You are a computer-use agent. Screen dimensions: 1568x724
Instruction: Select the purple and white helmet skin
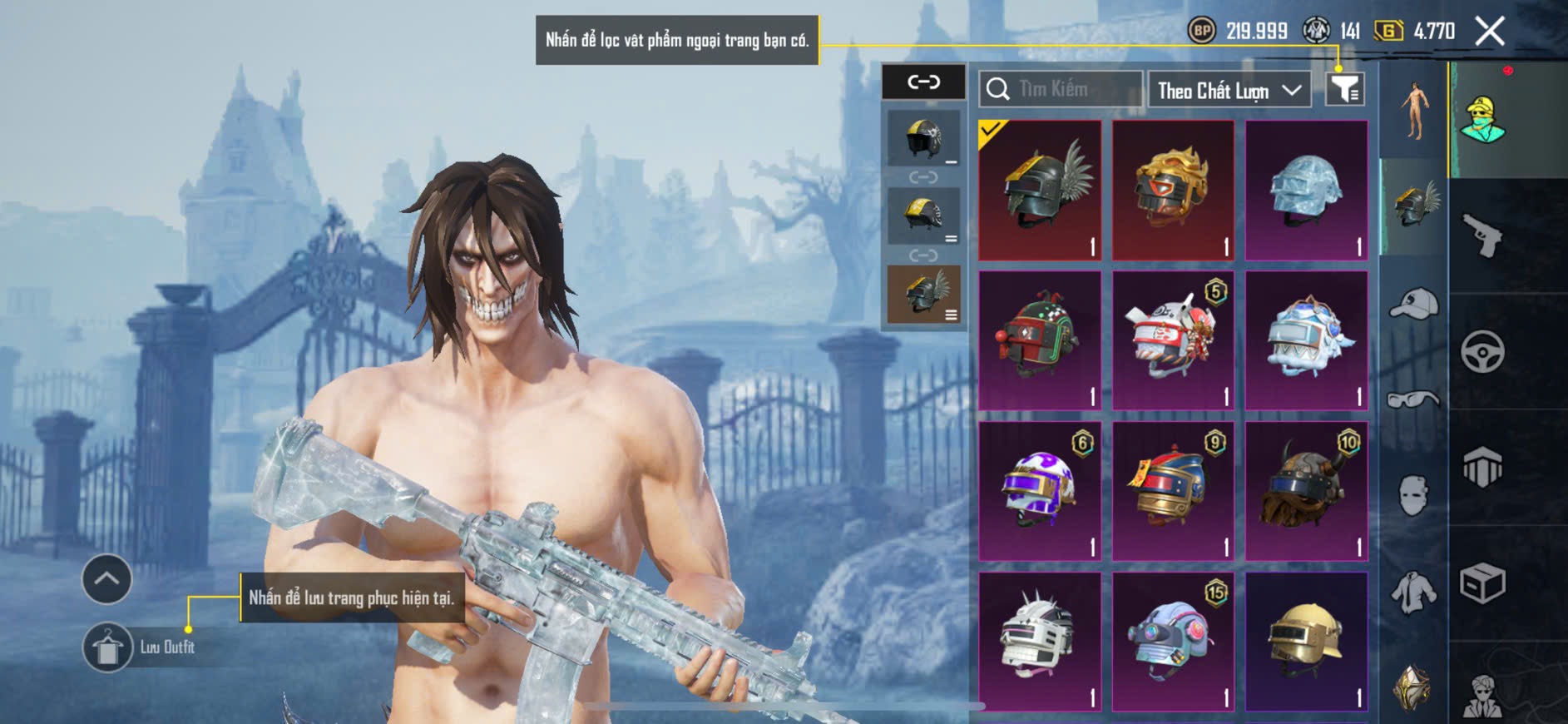1040,491
